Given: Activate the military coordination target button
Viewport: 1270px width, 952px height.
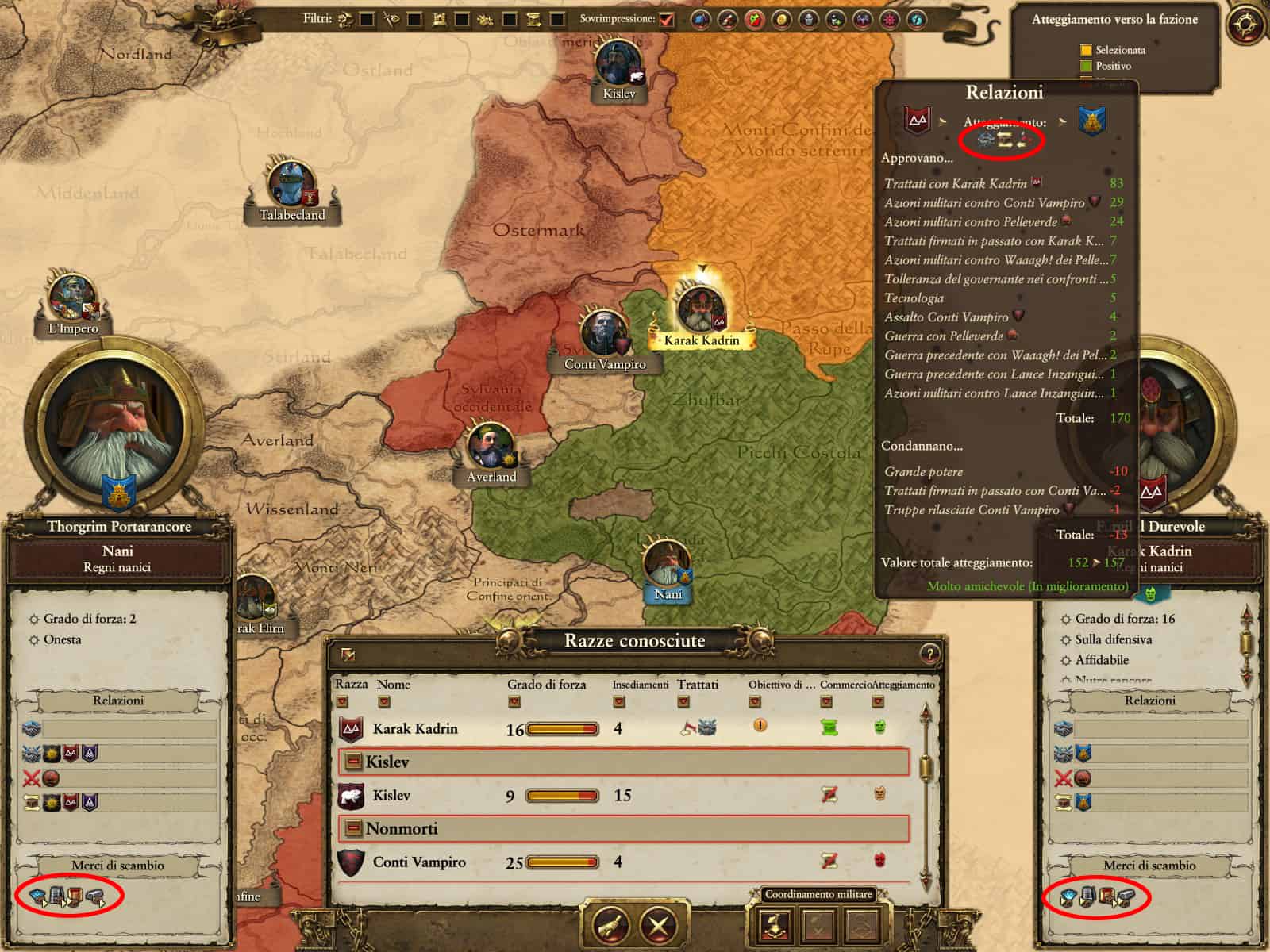Looking at the screenshot, I should (x=775, y=925).
